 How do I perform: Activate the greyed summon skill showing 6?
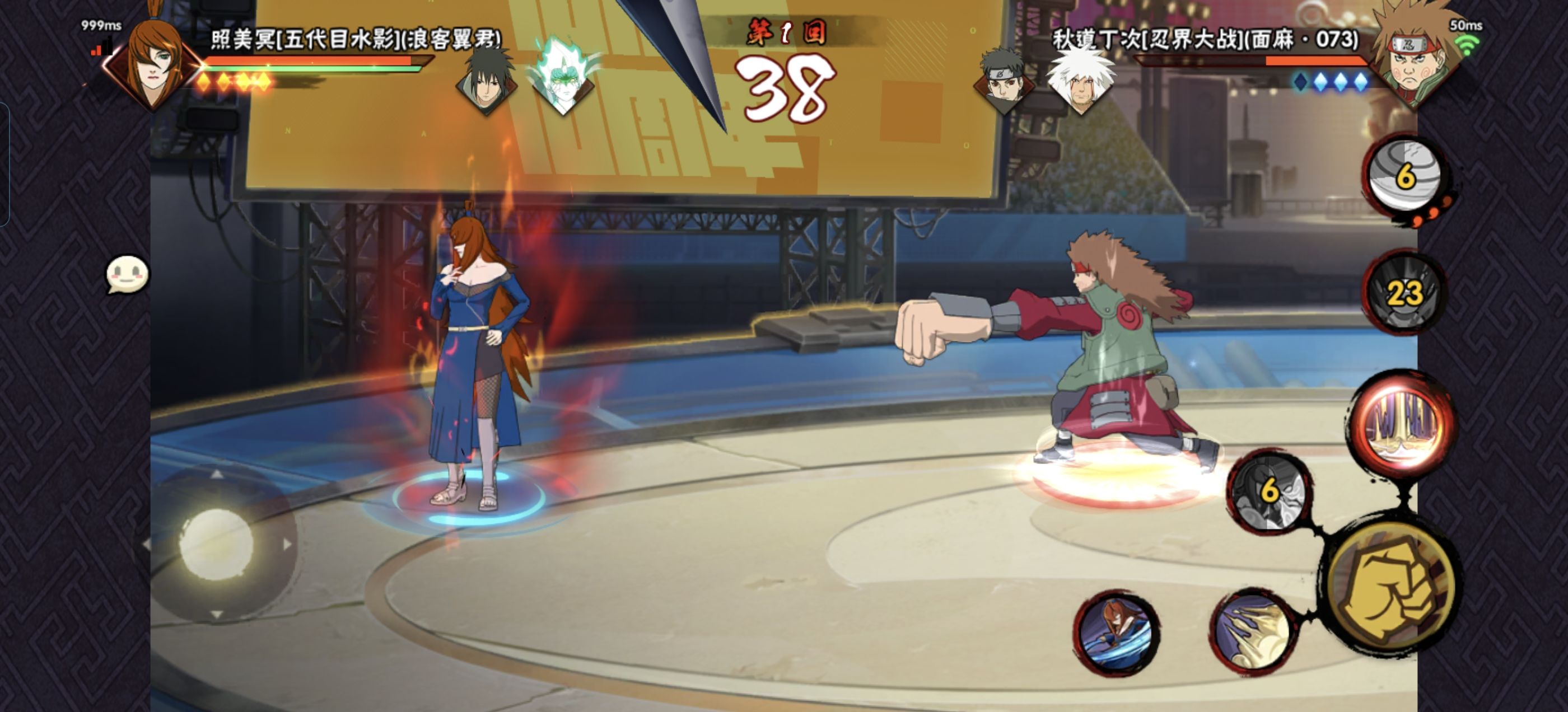tap(1269, 491)
